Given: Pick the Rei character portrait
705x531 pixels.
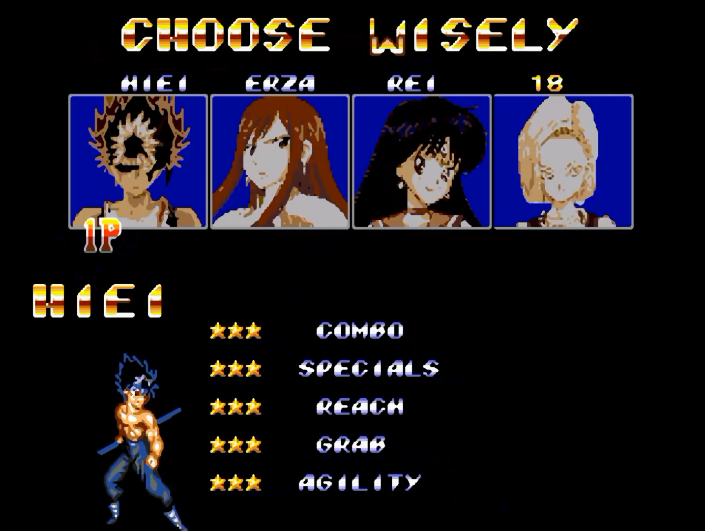Looking at the screenshot, I should pyautogui.click(x=421, y=161).
